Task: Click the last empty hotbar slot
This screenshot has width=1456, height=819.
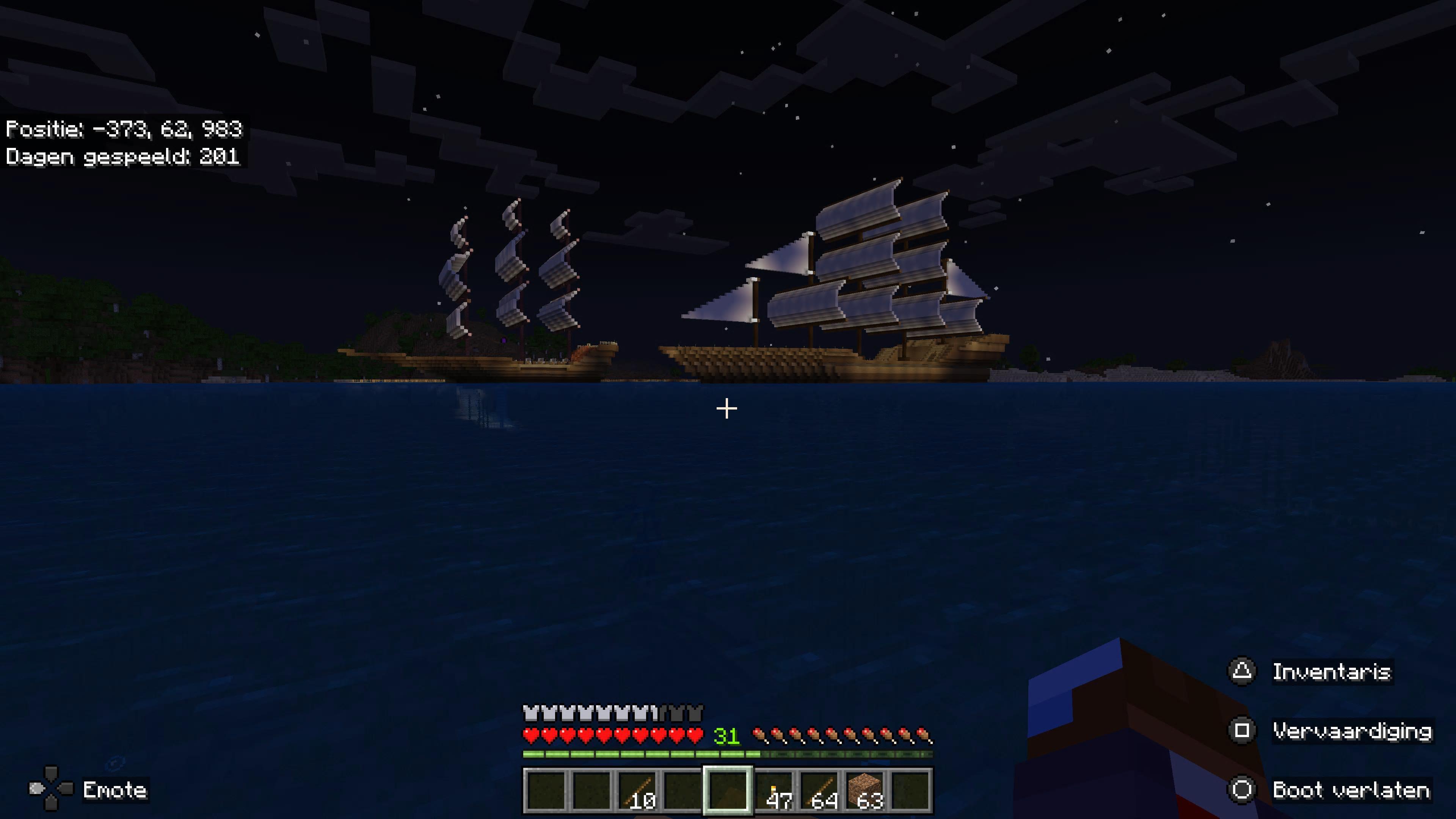Action: click(x=911, y=790)
